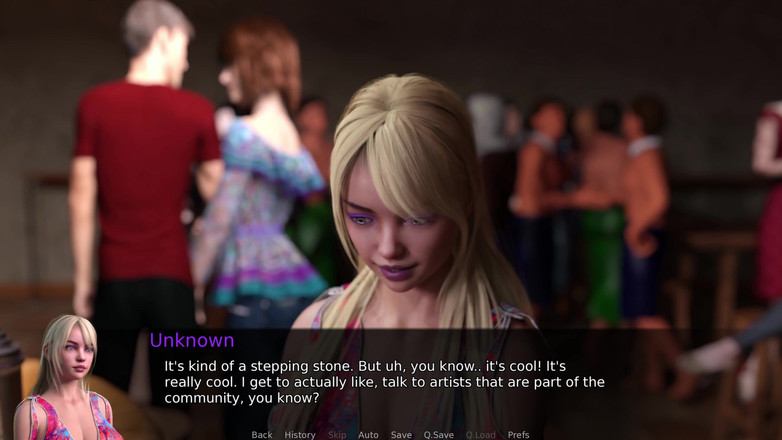The width and height of the screenshot is (782, 440).
Task: Open the Save game screen
Action: (401, 435)
